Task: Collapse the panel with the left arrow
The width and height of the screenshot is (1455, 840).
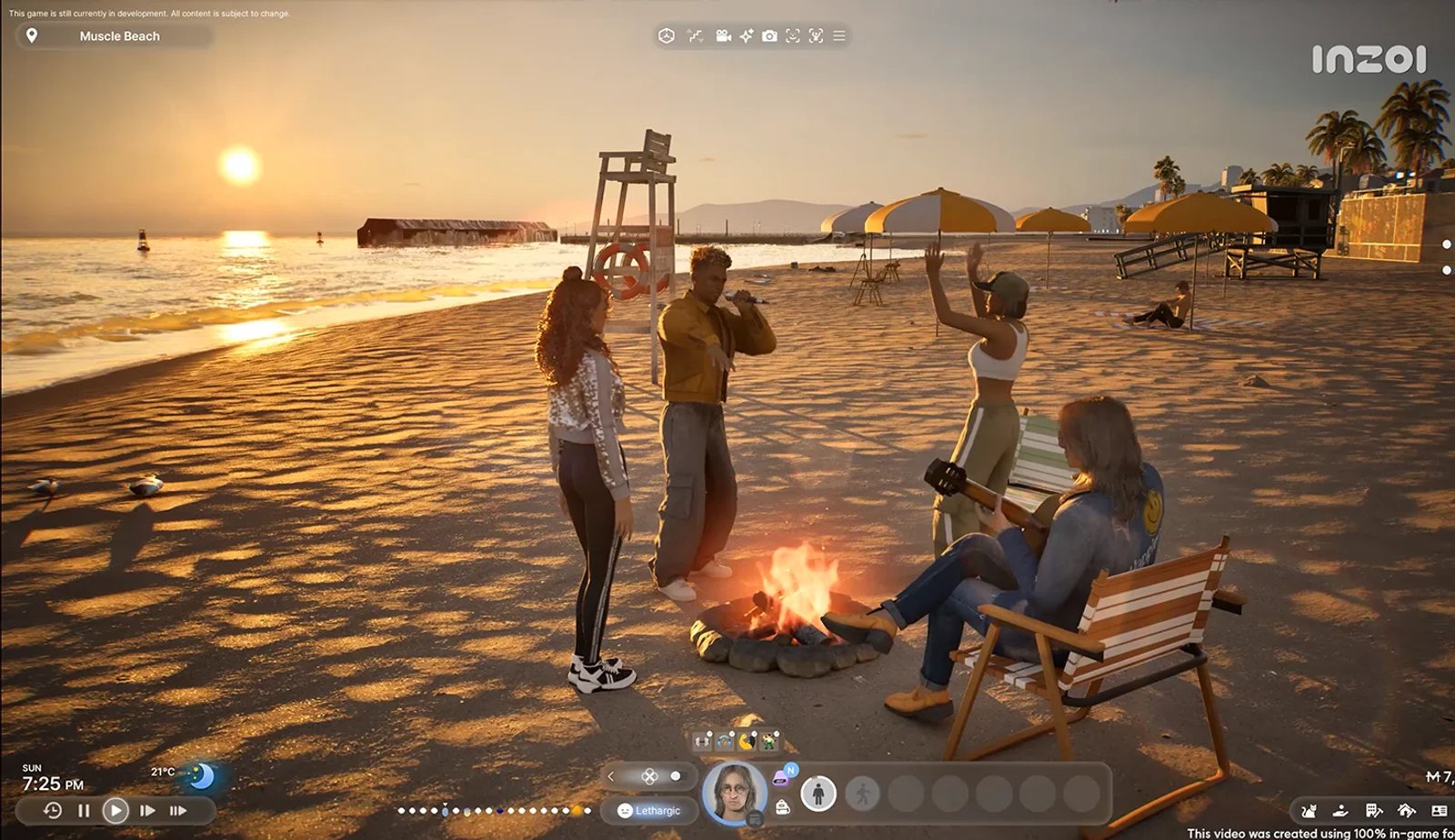Action: coord(611,776)
